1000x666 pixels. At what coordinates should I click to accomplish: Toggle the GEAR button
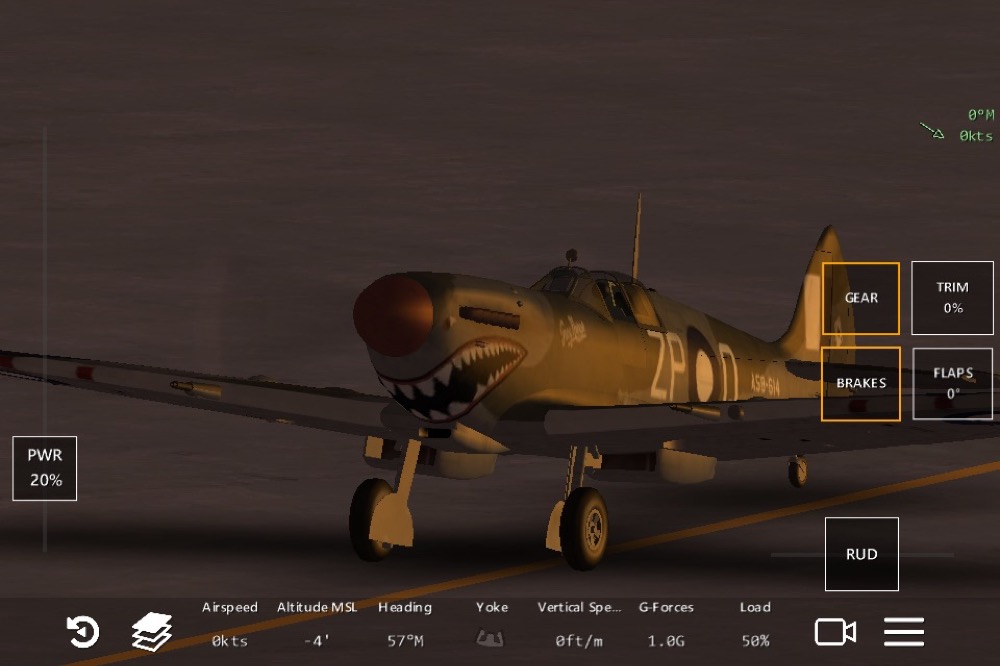(x=861, y=298)
